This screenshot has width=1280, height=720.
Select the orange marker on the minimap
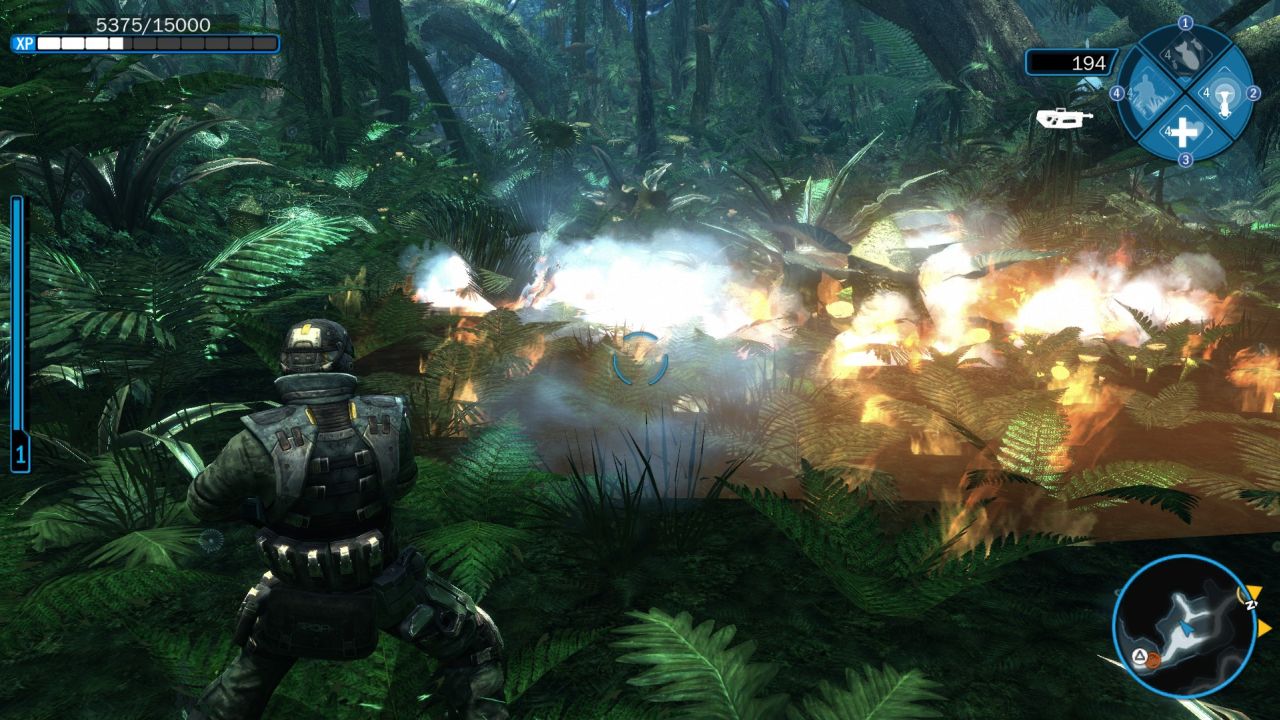(1153, 660)
